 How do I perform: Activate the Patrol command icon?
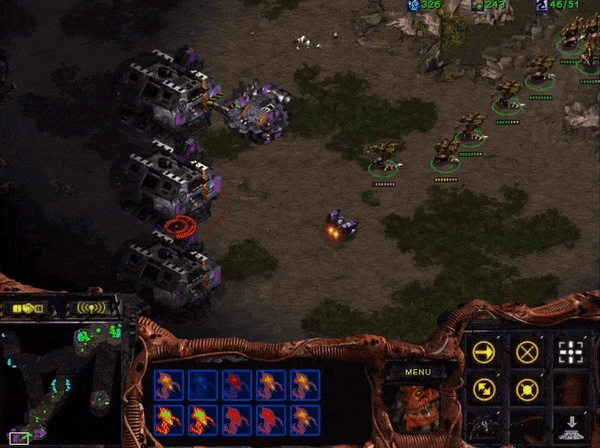click(485, 389)
